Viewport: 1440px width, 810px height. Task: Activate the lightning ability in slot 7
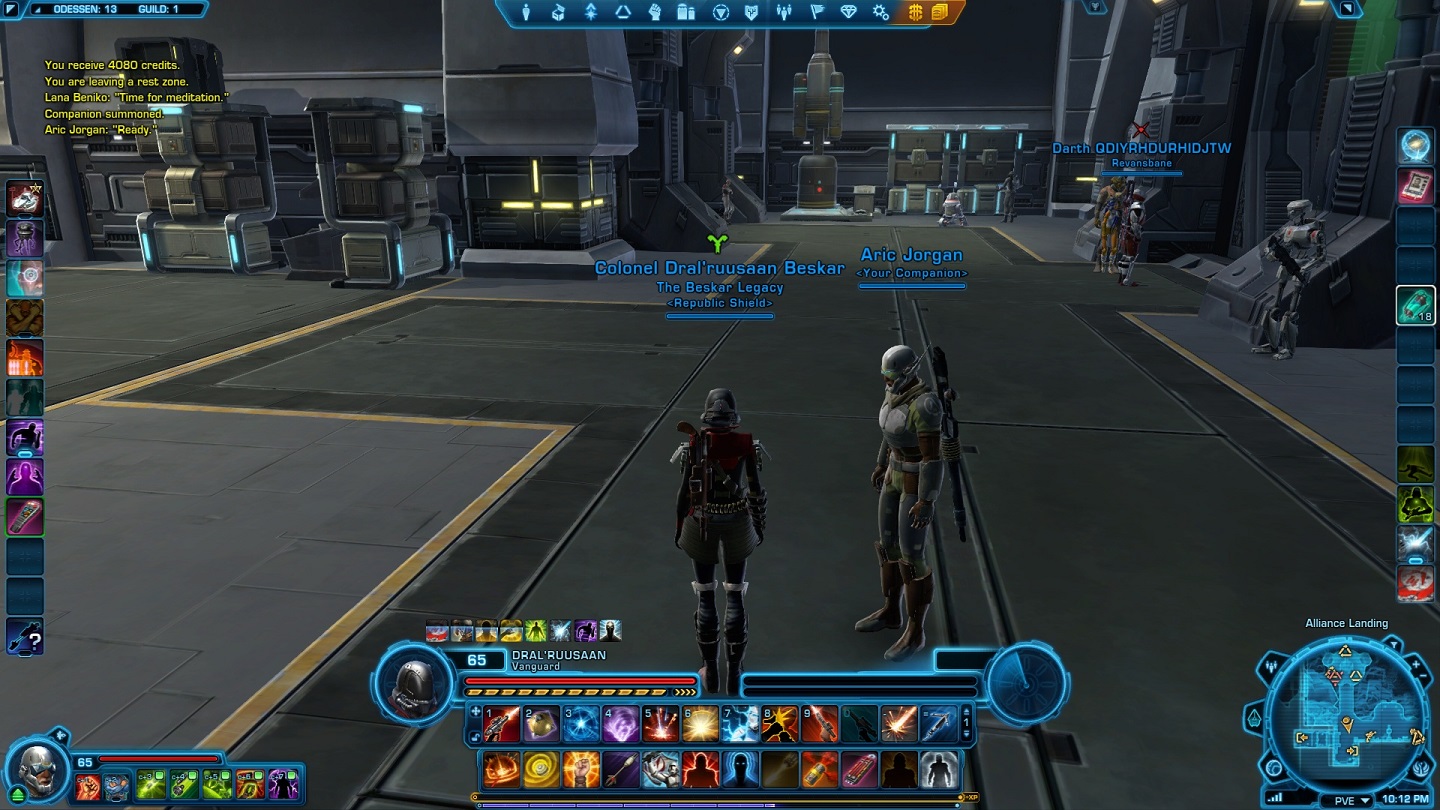pyautogui.click(x=740, y=724)
